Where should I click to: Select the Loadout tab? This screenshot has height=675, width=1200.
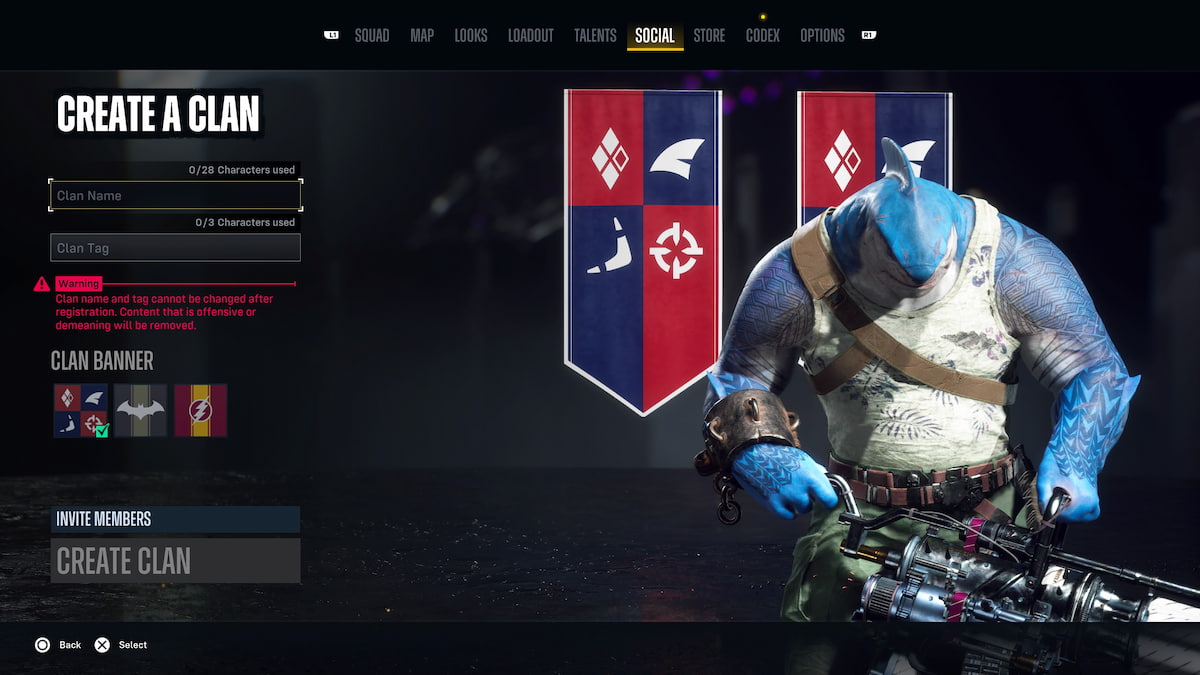click(x=530, y=36)
